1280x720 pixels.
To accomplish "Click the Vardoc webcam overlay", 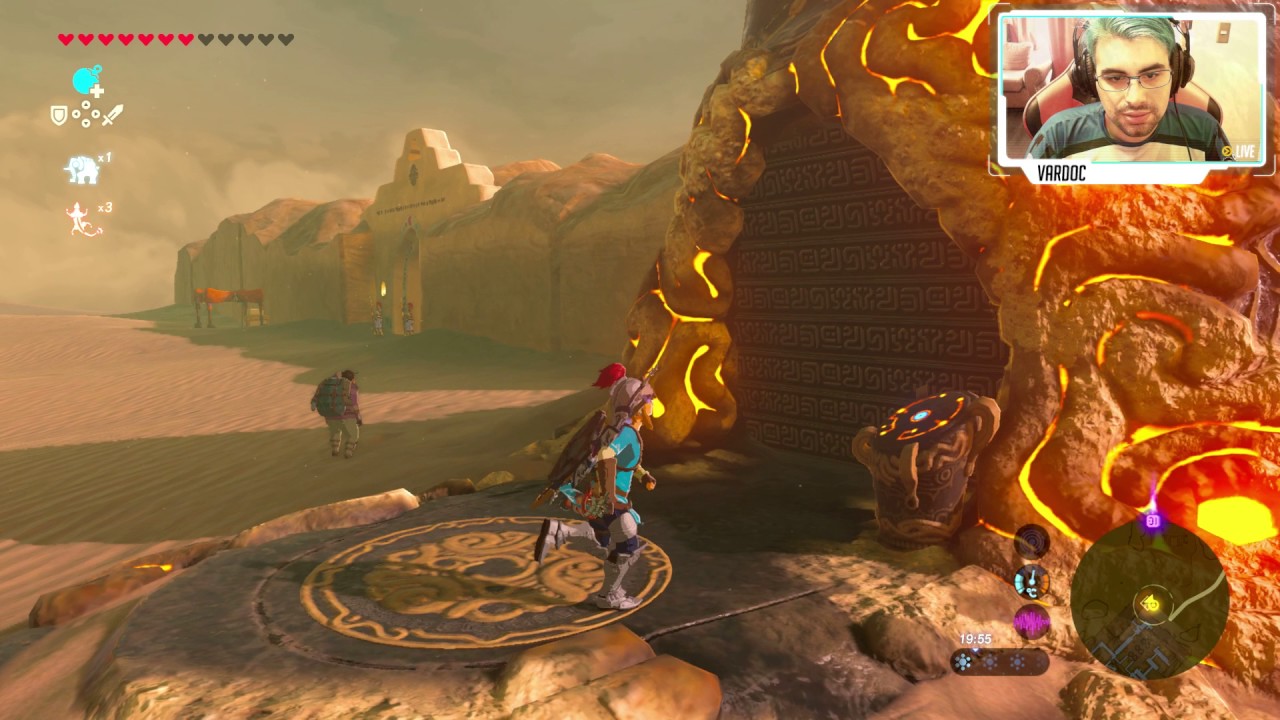I will click(x=1130, y=90).
